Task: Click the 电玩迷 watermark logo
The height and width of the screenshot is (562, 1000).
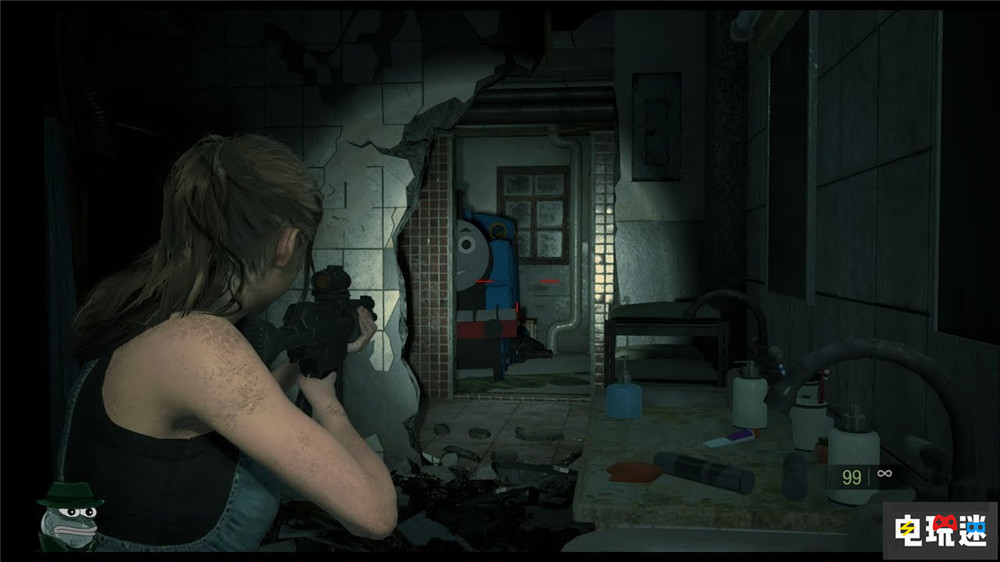Action: coord(937,526)
